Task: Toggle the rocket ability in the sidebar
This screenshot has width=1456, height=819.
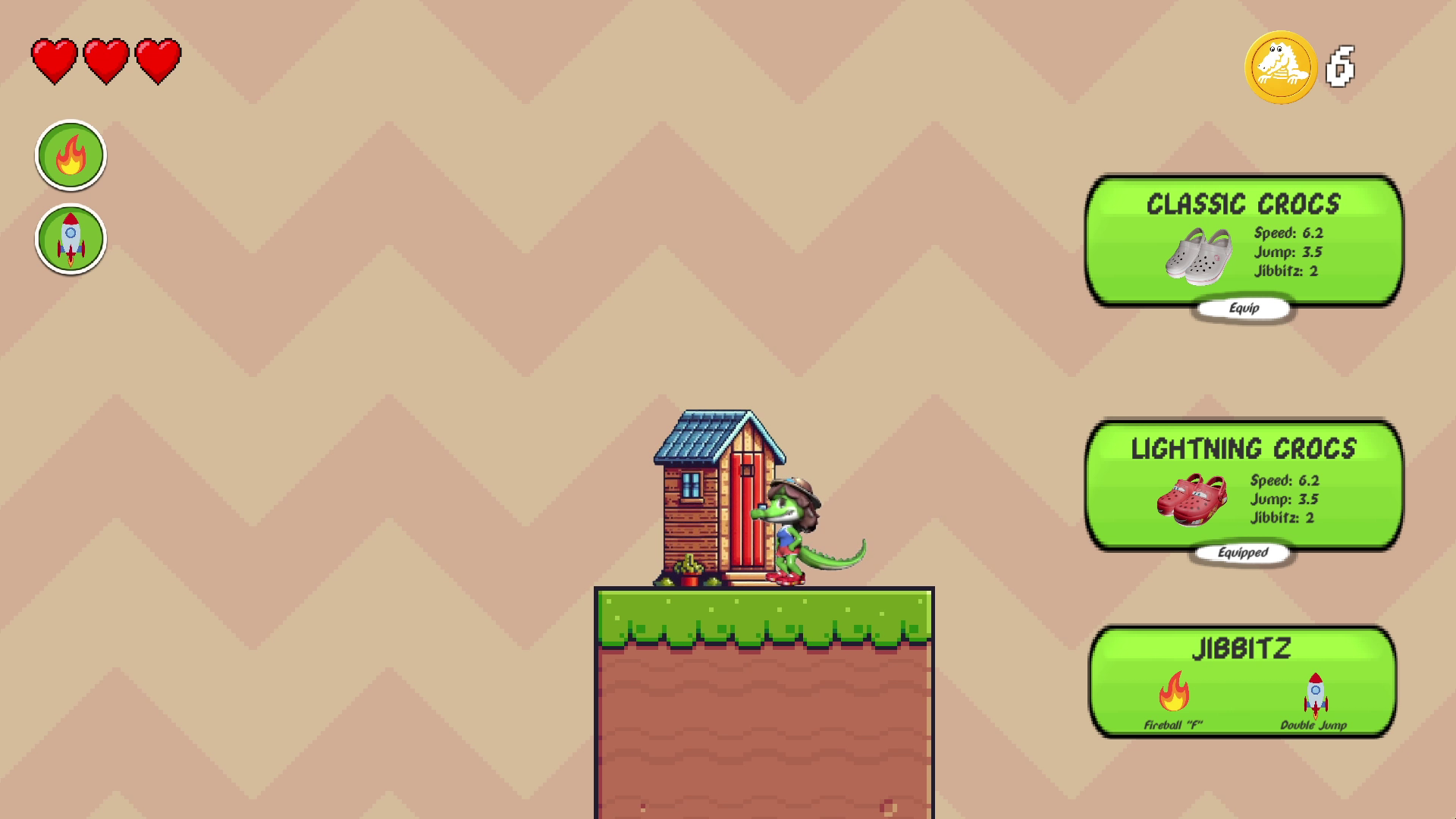Action: click(71, 239)
